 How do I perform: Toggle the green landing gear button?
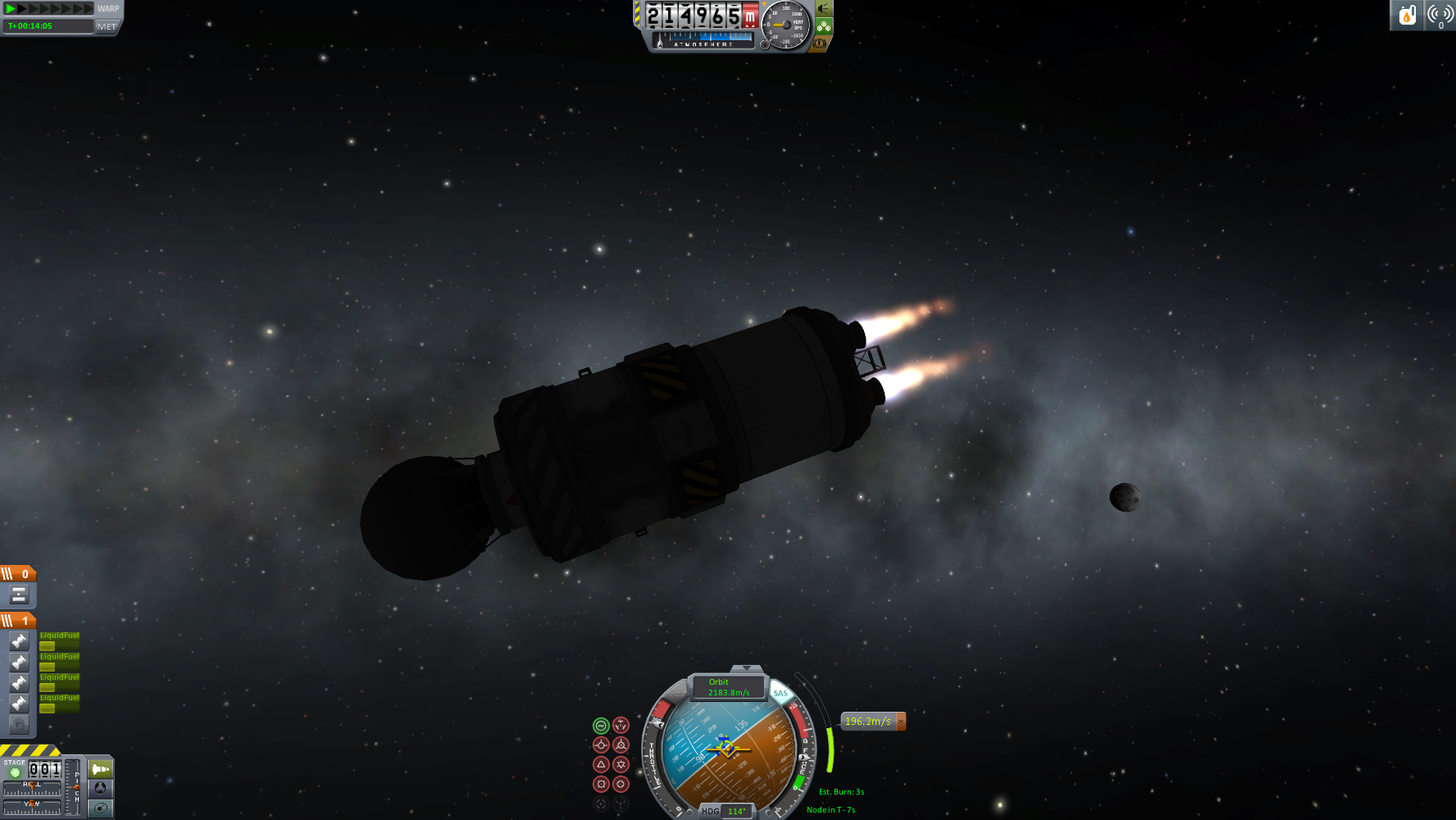click(823, 26)
